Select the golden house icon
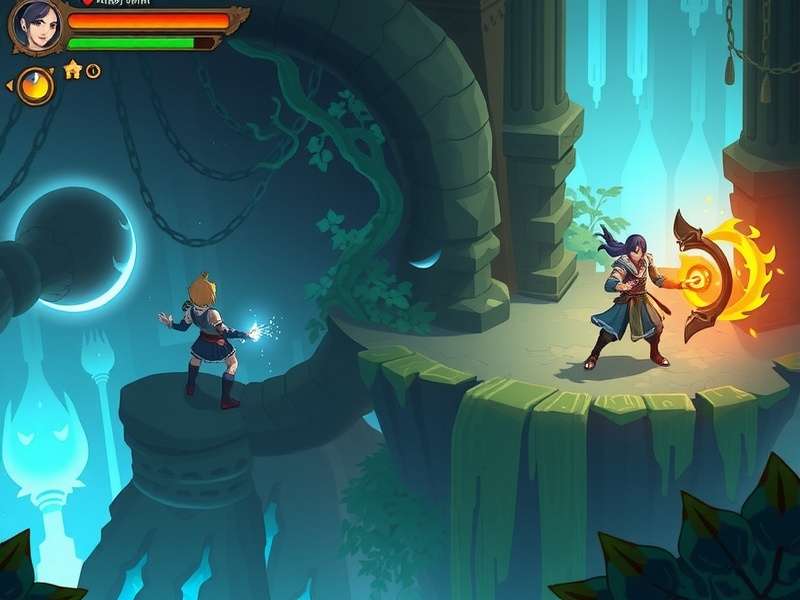 [72, 70]
